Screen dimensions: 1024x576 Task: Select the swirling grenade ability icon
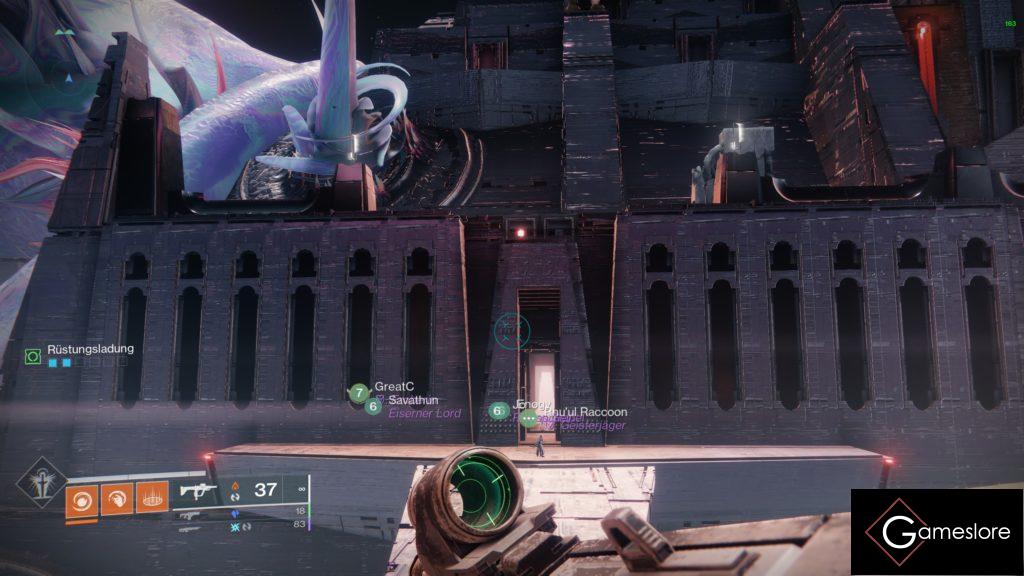click(82, 497)
